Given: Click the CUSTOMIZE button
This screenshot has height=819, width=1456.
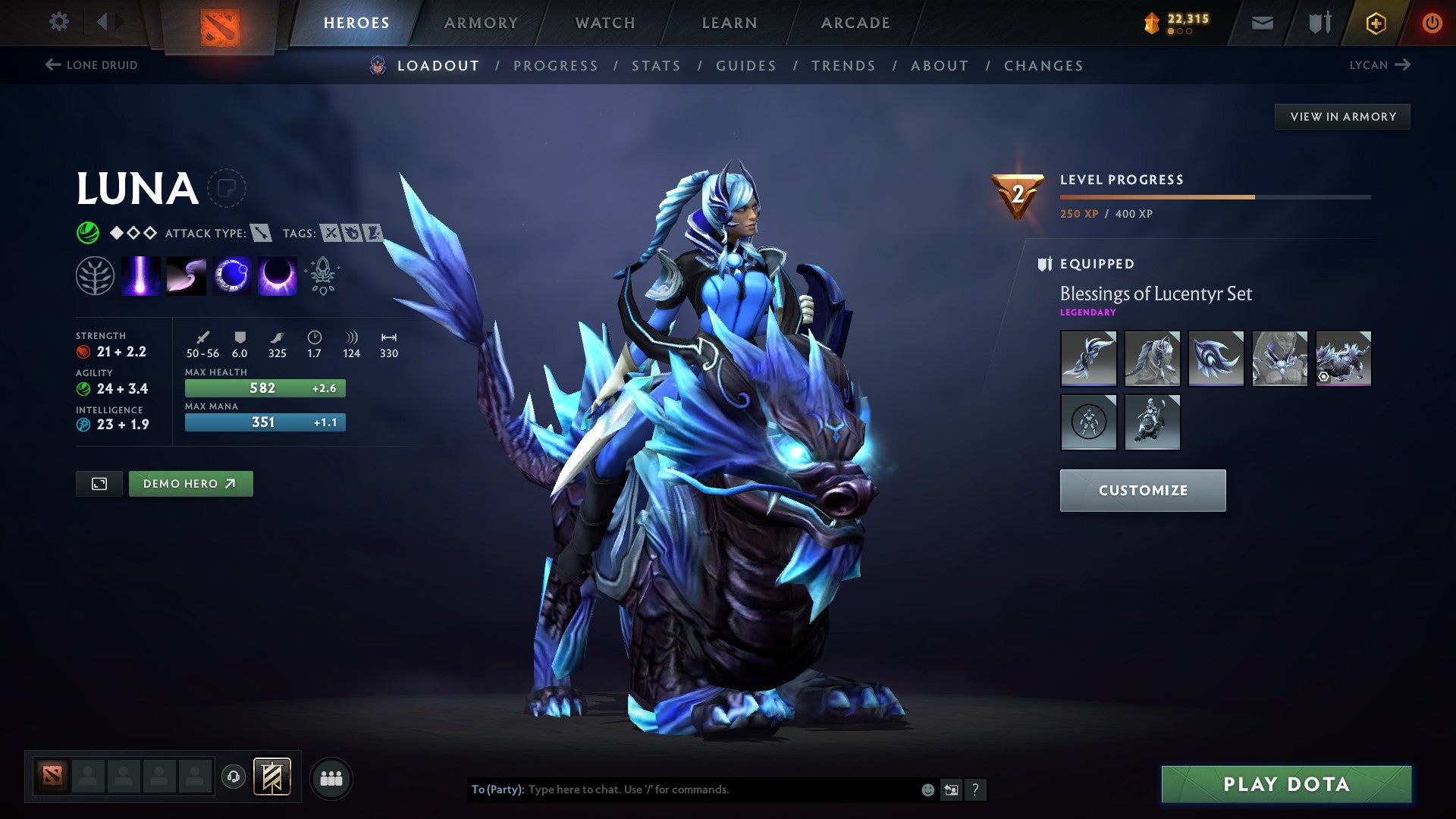Looking at the screenshot, I should pyautogui.click(x=1142, y=490).
